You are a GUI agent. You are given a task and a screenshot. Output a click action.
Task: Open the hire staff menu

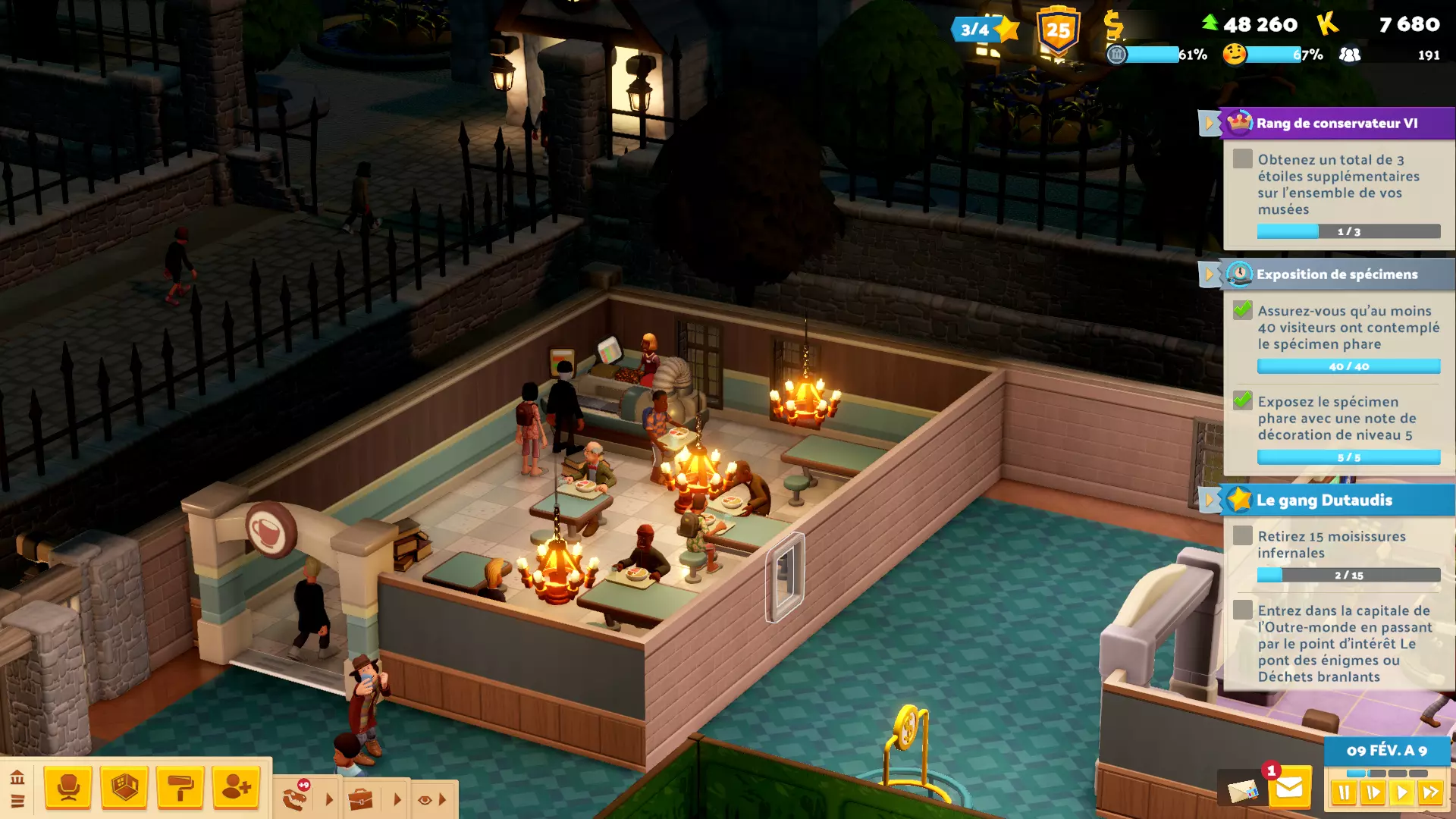coord(236,788)
